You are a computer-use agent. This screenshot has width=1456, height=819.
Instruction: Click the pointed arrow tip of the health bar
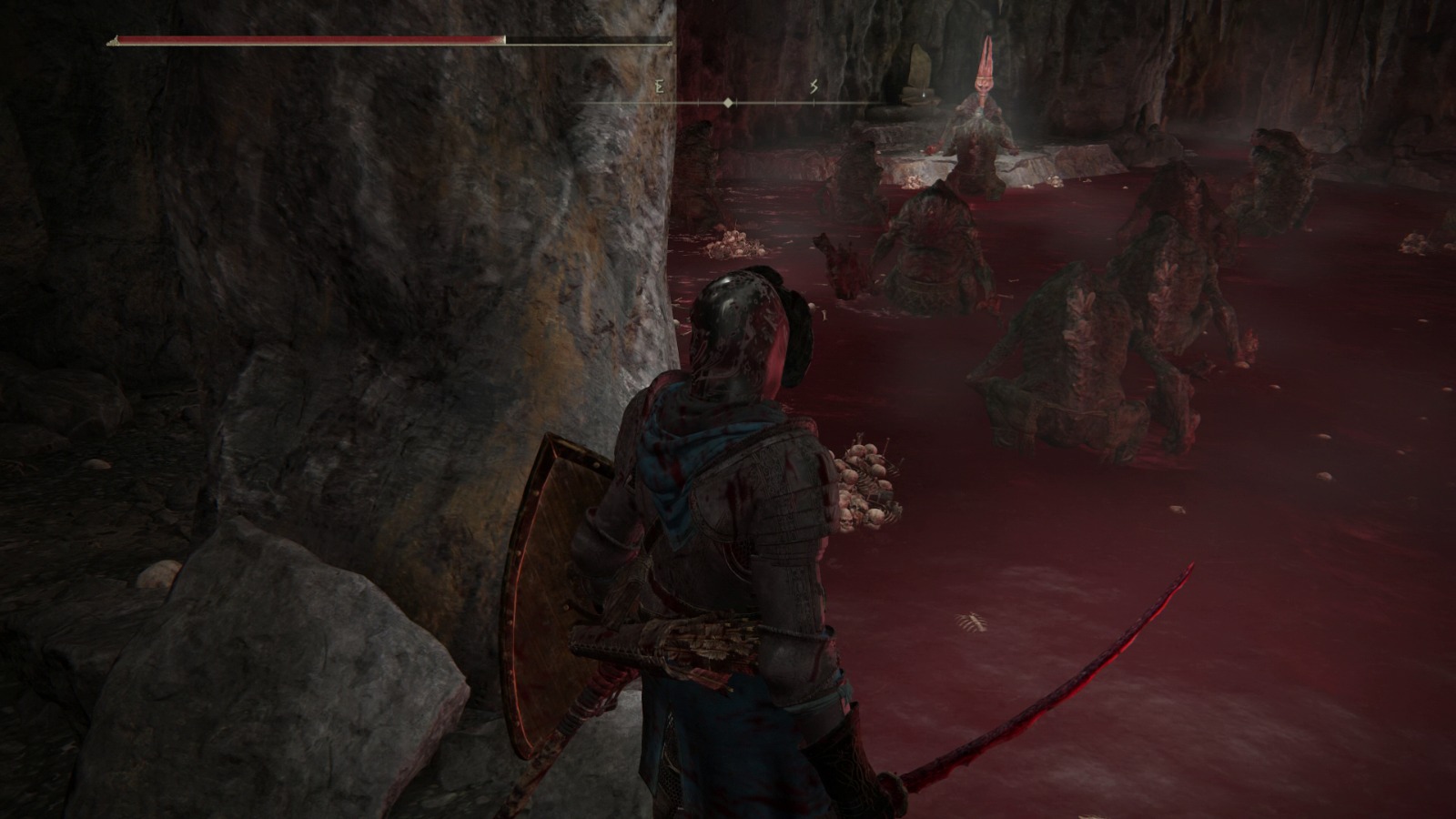pos(112,43)
